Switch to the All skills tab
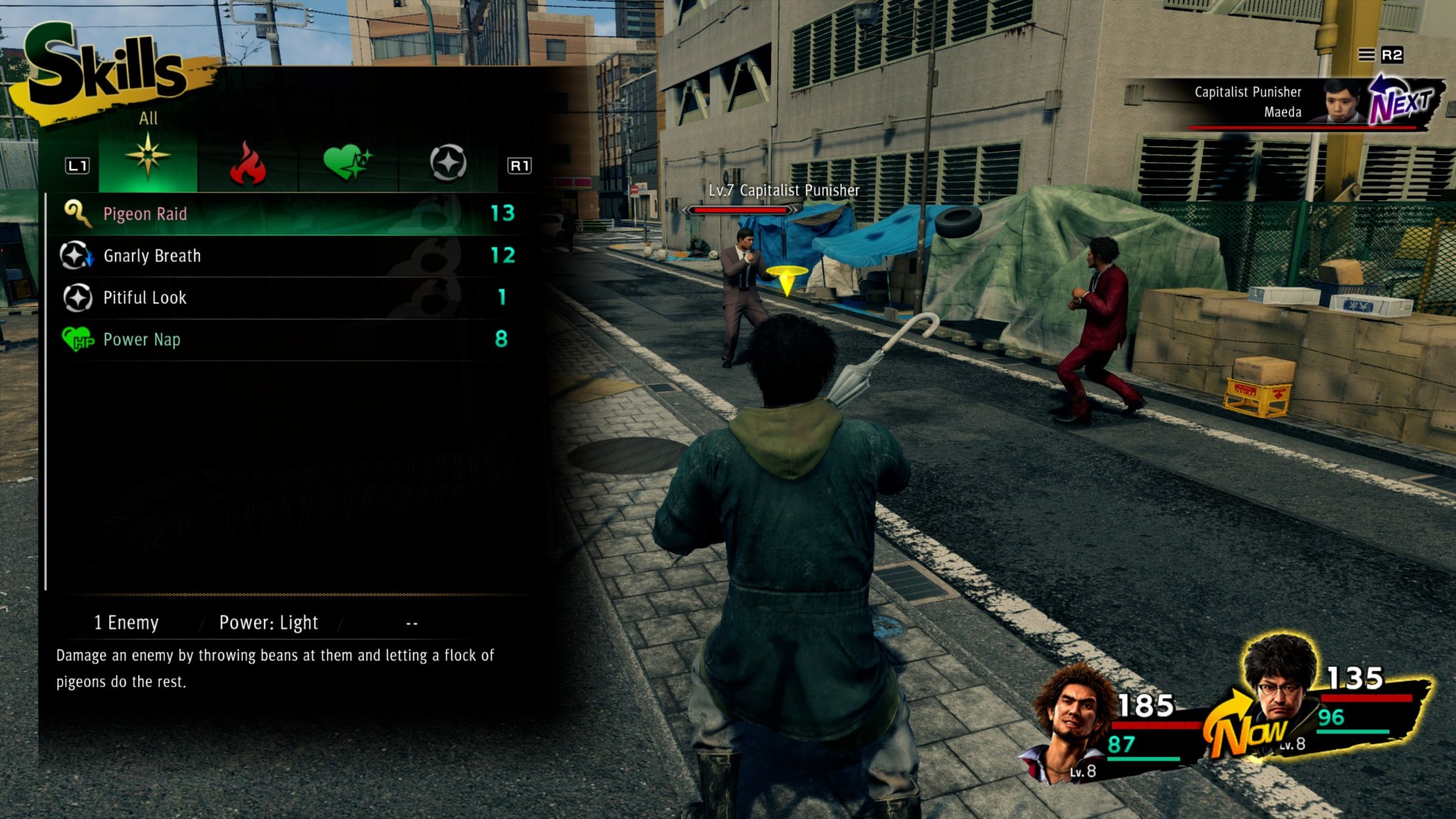Image resolution: width=1456 pixels, height=819 pixels. [x=148, y=157]
